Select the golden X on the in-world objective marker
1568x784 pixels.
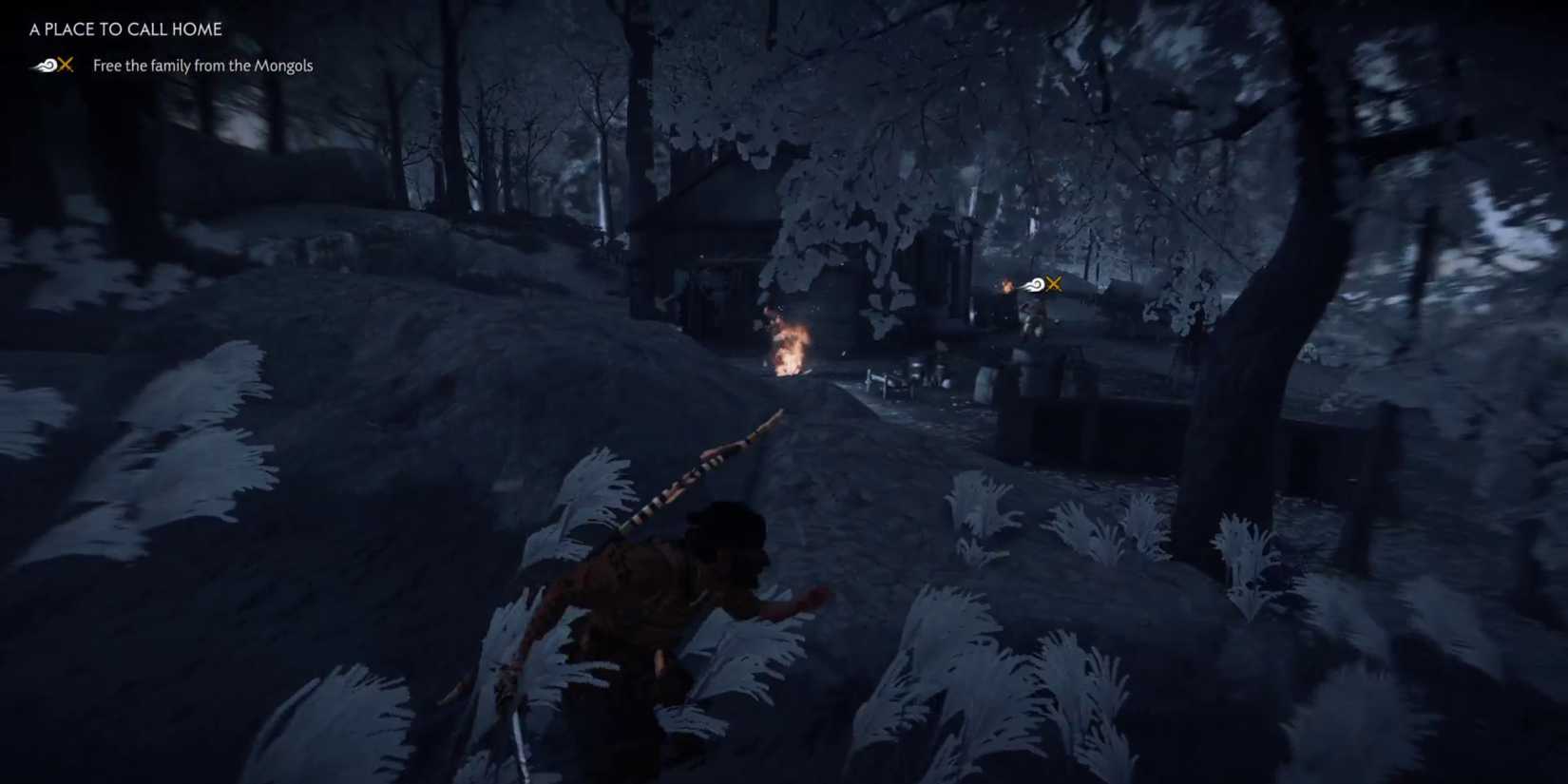click(x=1053, y=282)
